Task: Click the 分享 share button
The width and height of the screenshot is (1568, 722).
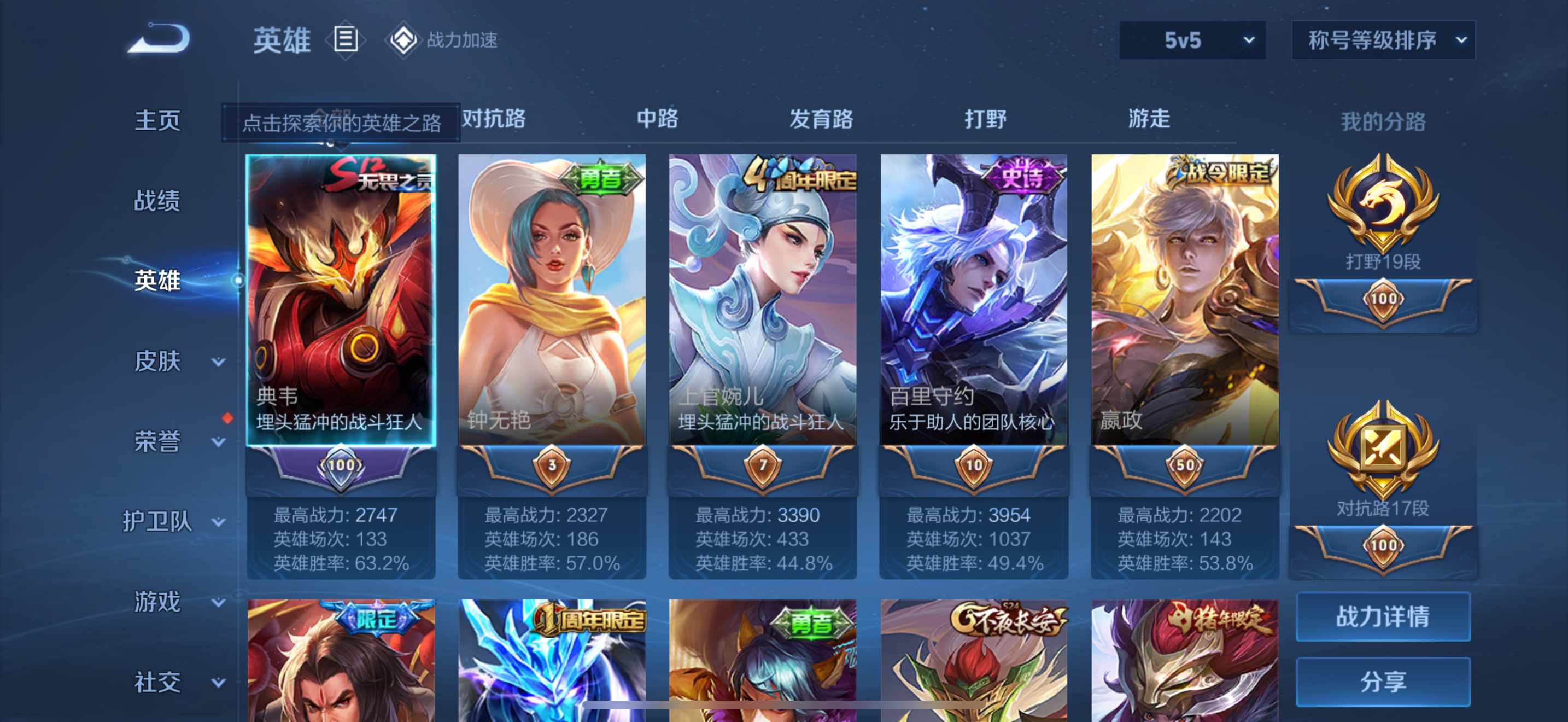Action: point(1382,682)
